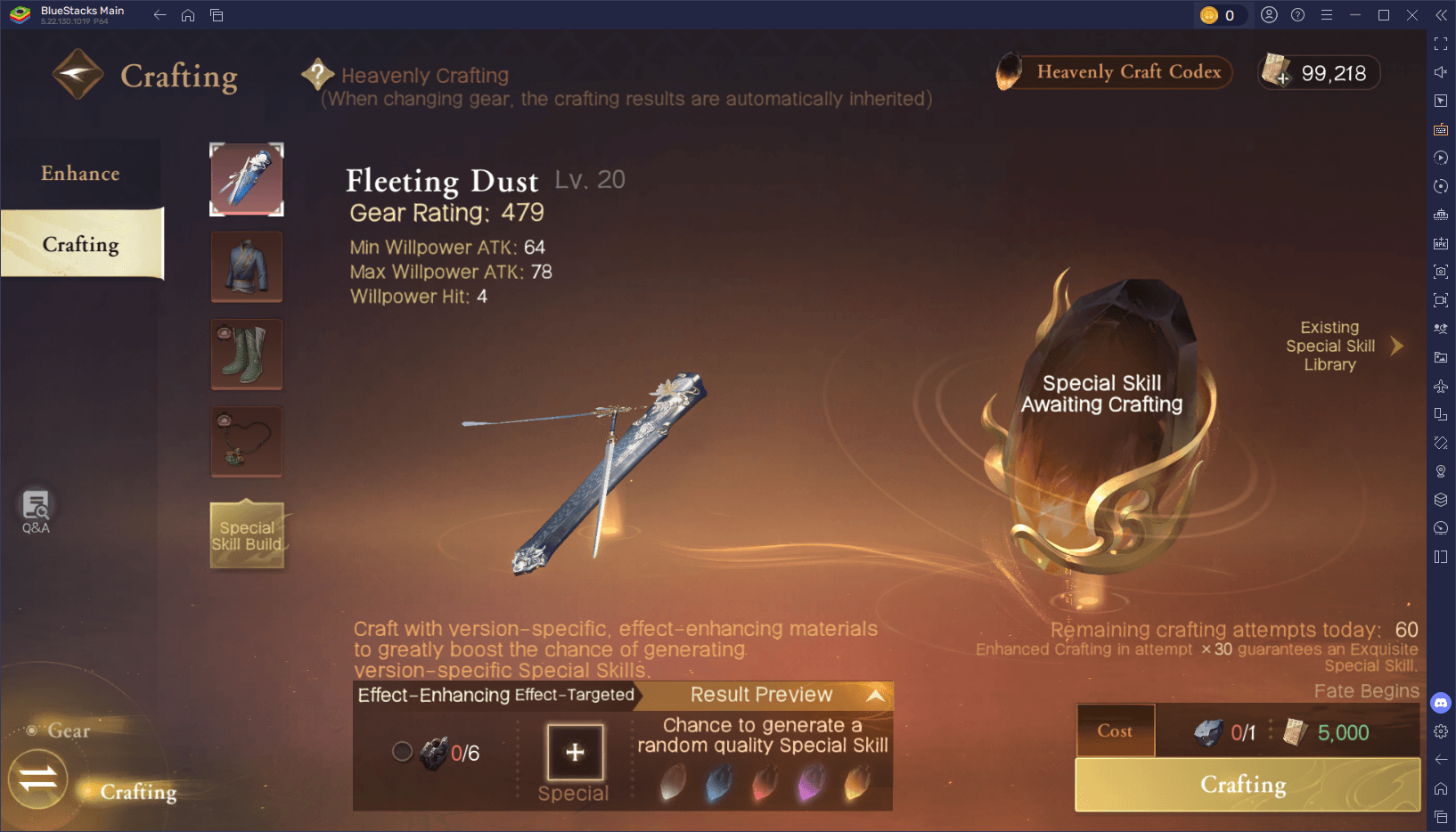This screenshot has height=832, width=1456.
Task: Click the currency pouch icon showing 99,218
Action: click(1276, 72)
